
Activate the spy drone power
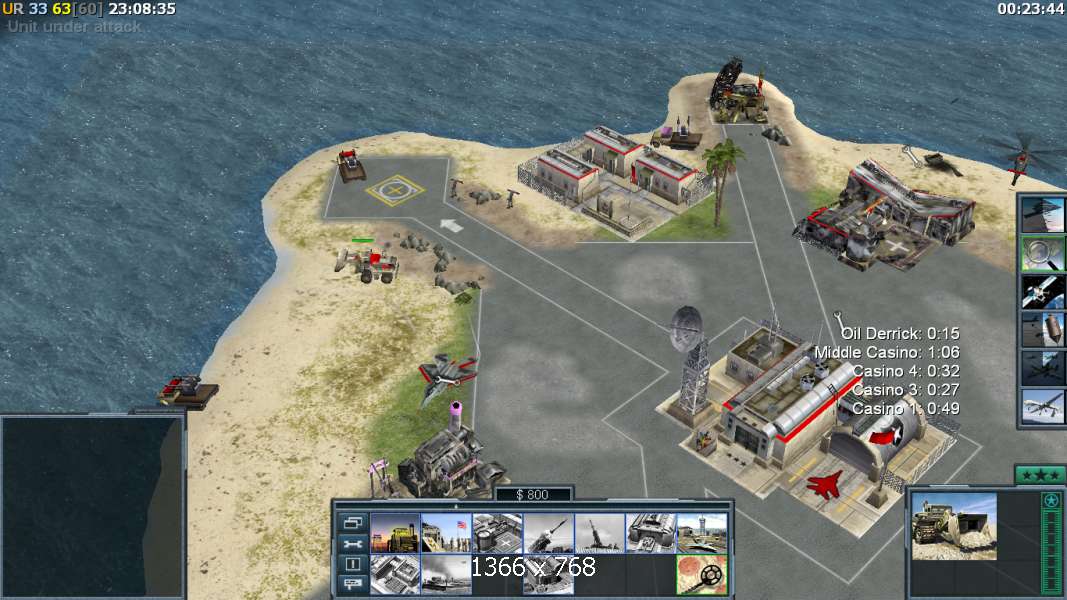pyautogui.click(x=1042, y=406)
